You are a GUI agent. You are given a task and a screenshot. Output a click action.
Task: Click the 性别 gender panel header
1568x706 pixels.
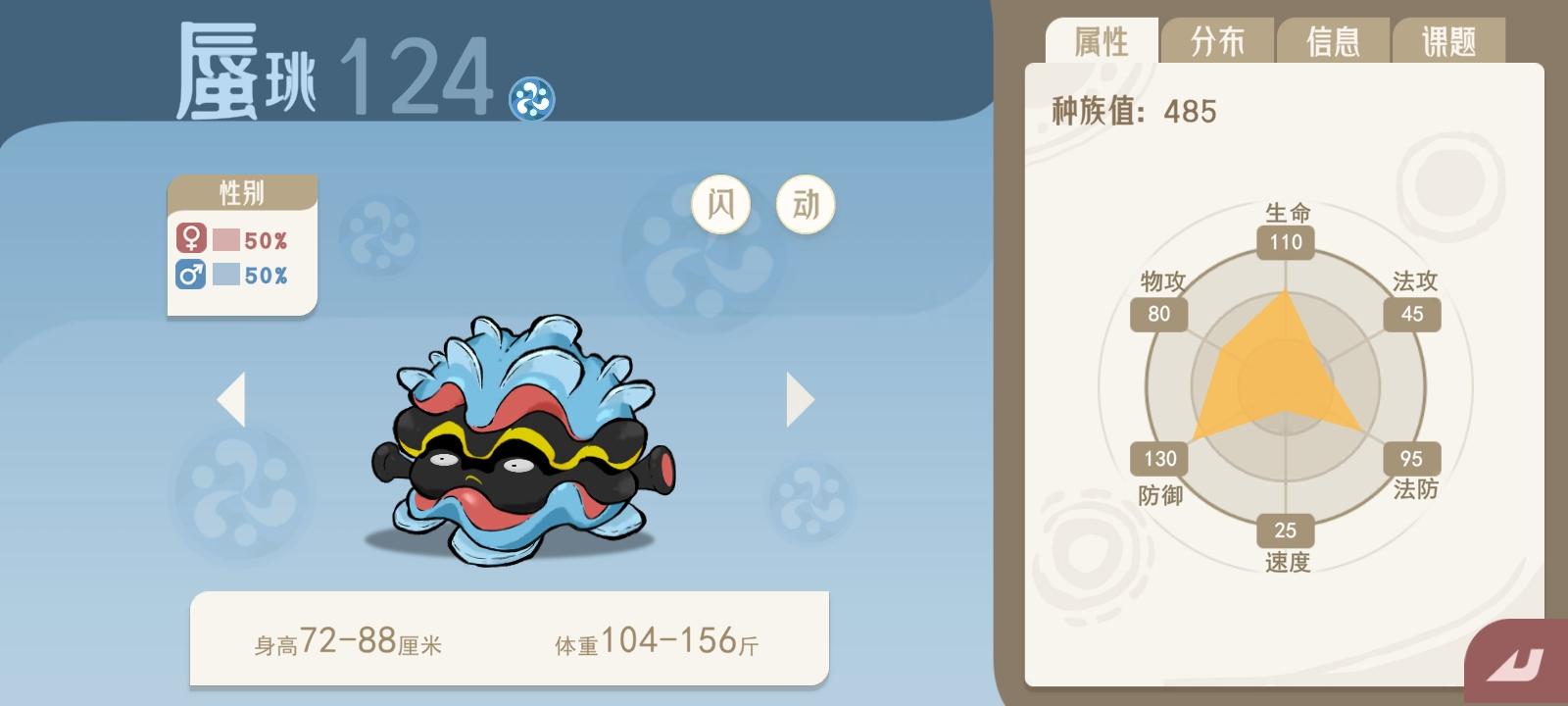tap(242, 191)
